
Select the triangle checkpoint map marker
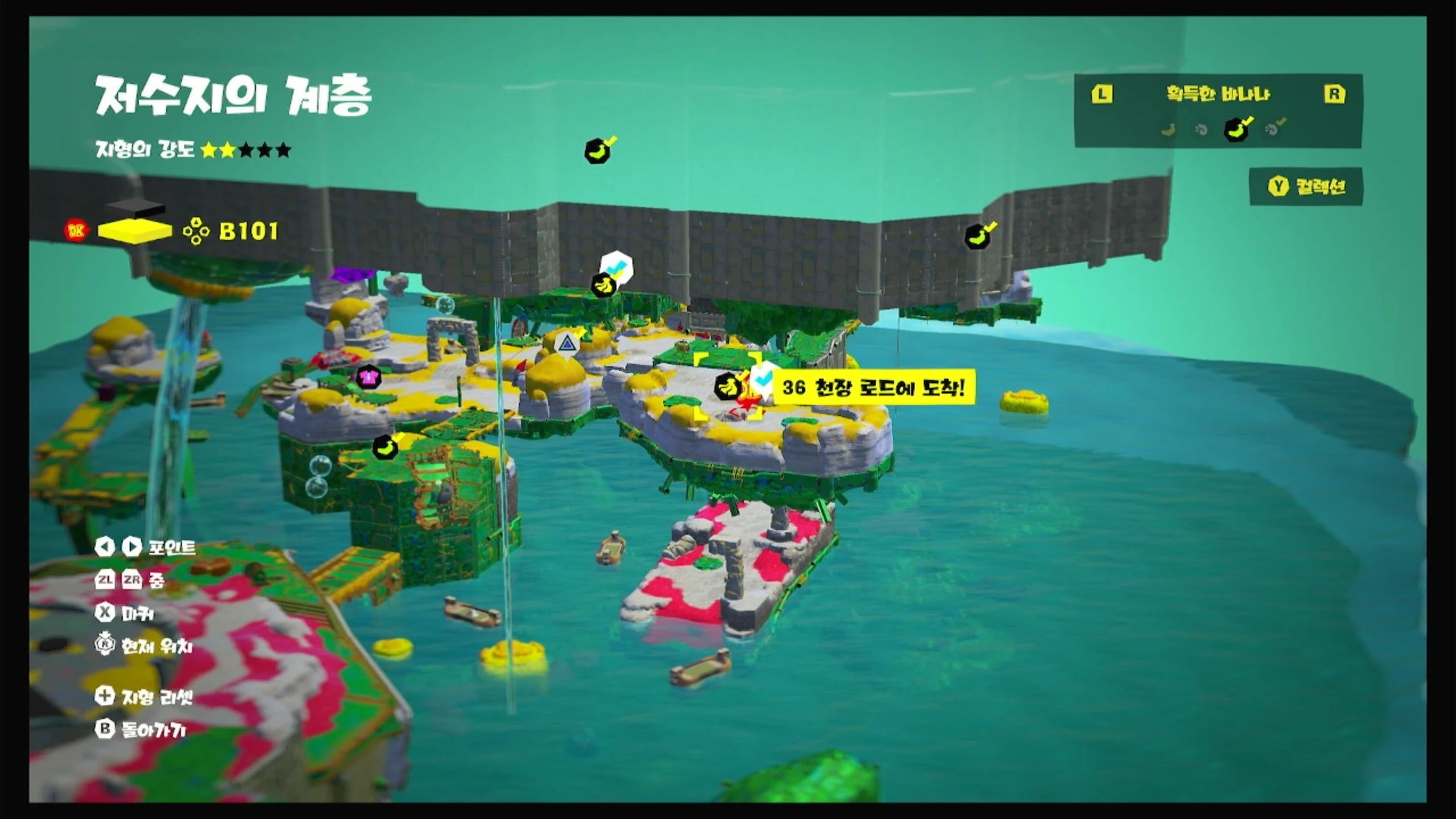click(566, 344)
